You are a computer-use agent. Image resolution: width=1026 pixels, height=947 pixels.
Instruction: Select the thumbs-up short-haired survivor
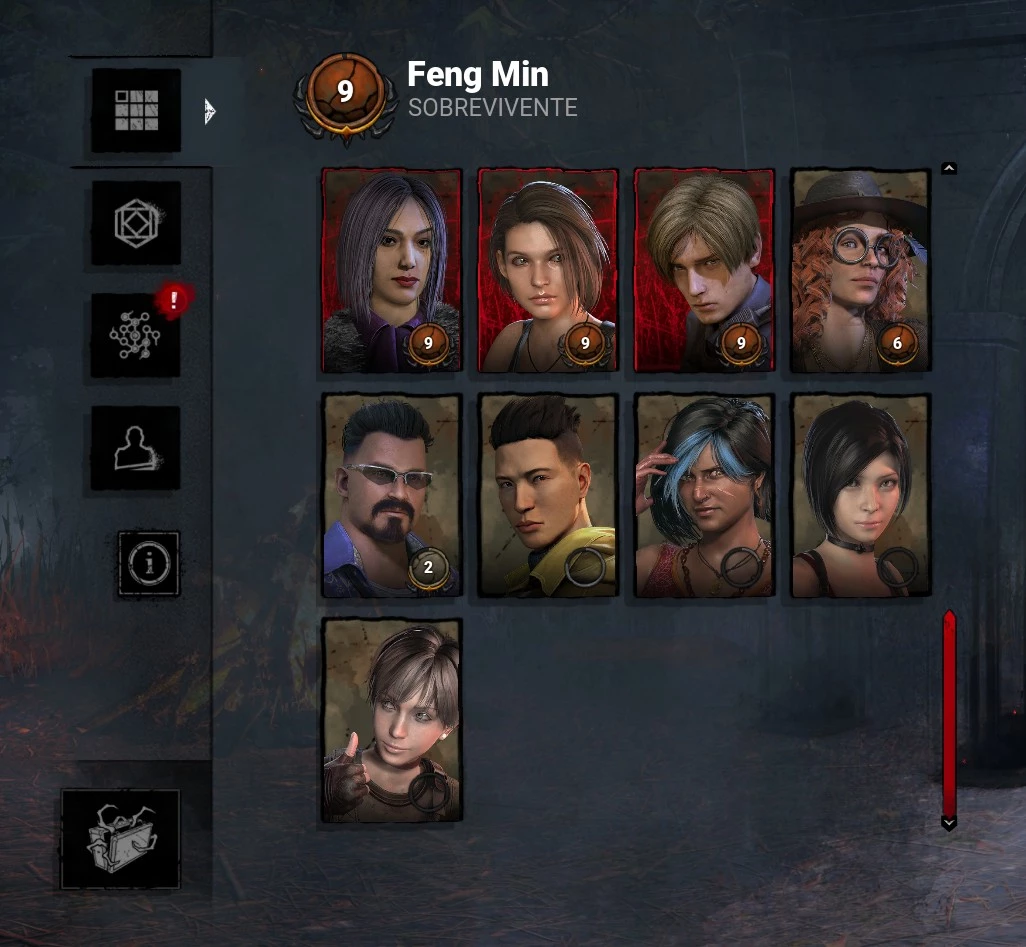(392, 720)
